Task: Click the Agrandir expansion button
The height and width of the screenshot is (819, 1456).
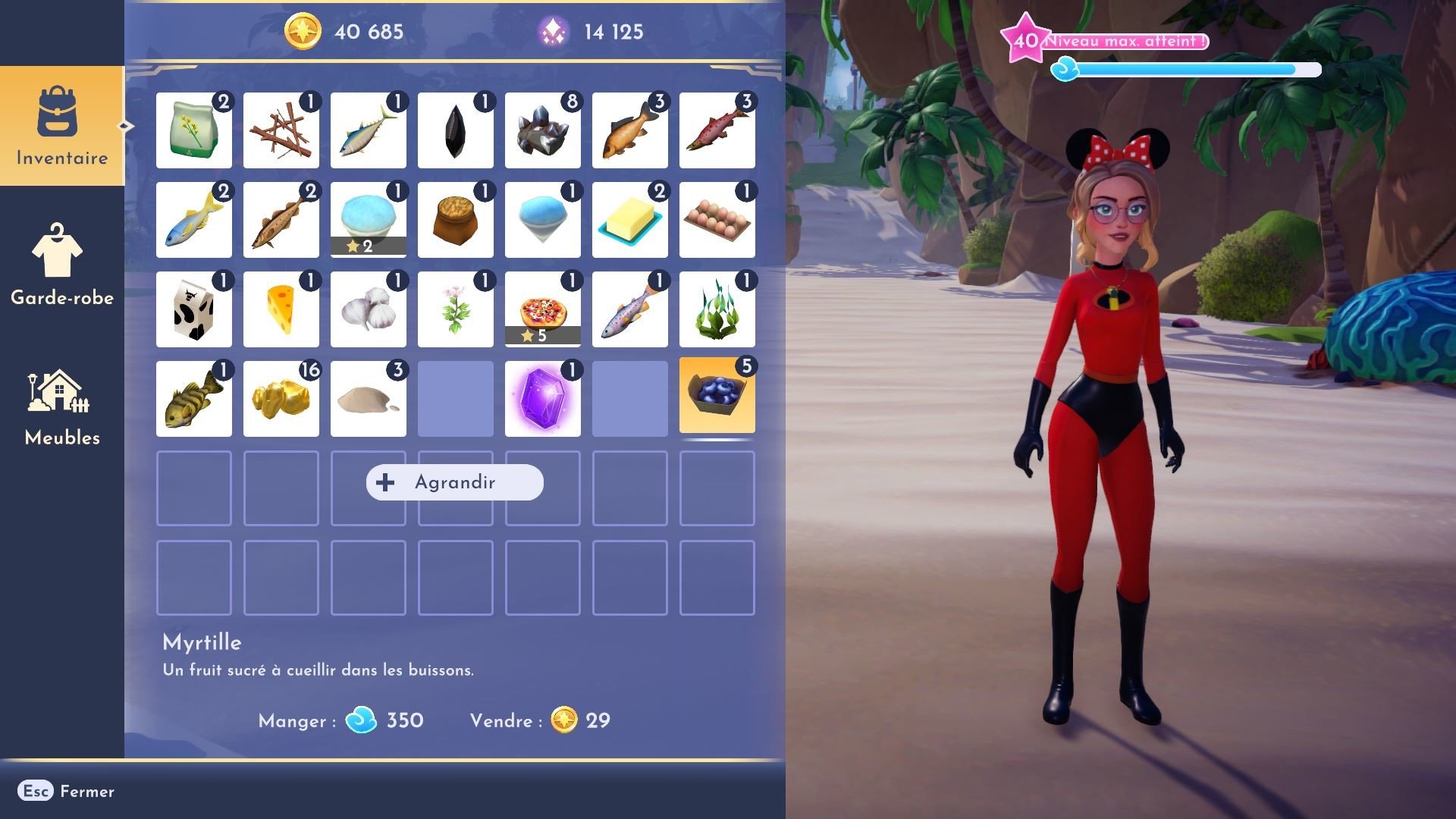Action: click(453, 482)
